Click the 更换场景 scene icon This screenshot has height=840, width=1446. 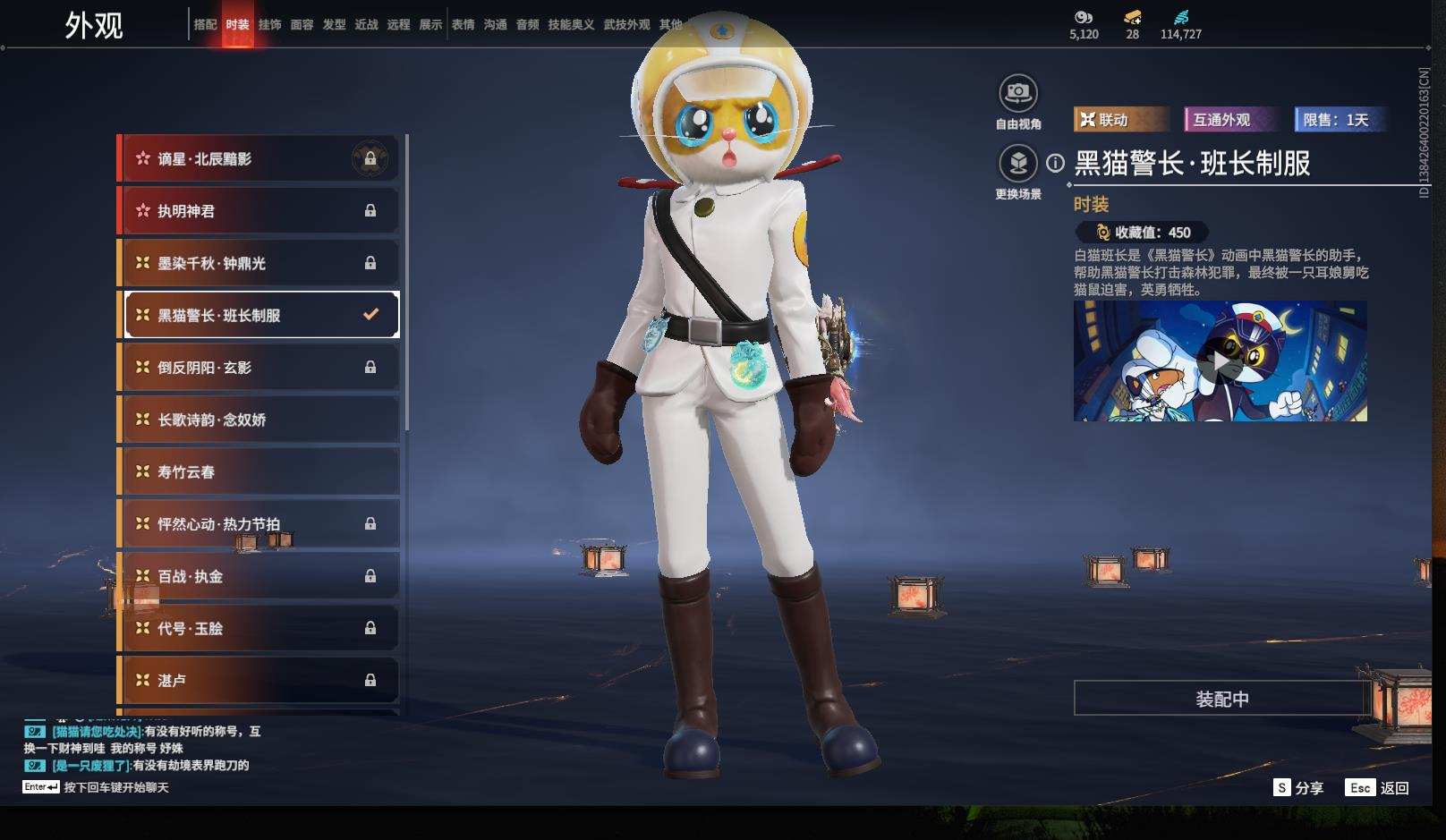click(x=1017, y=164)
